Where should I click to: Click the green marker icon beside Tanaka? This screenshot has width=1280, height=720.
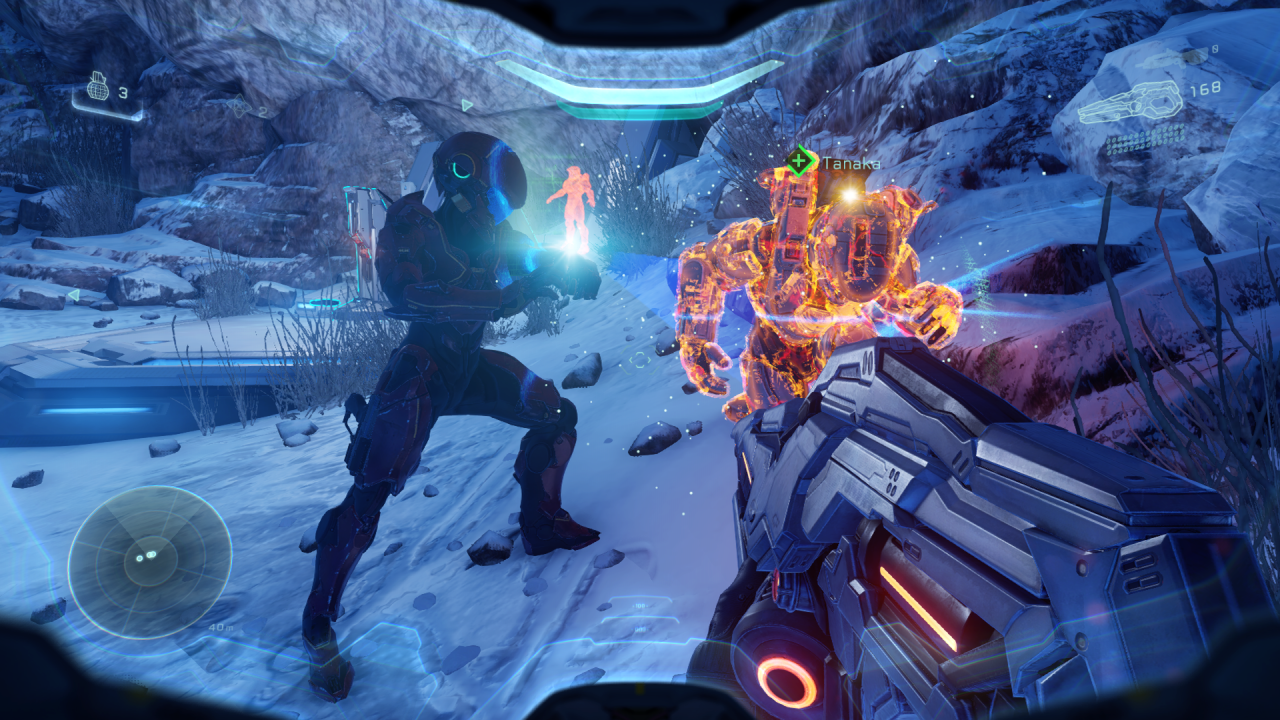click(x=800, y=161)
